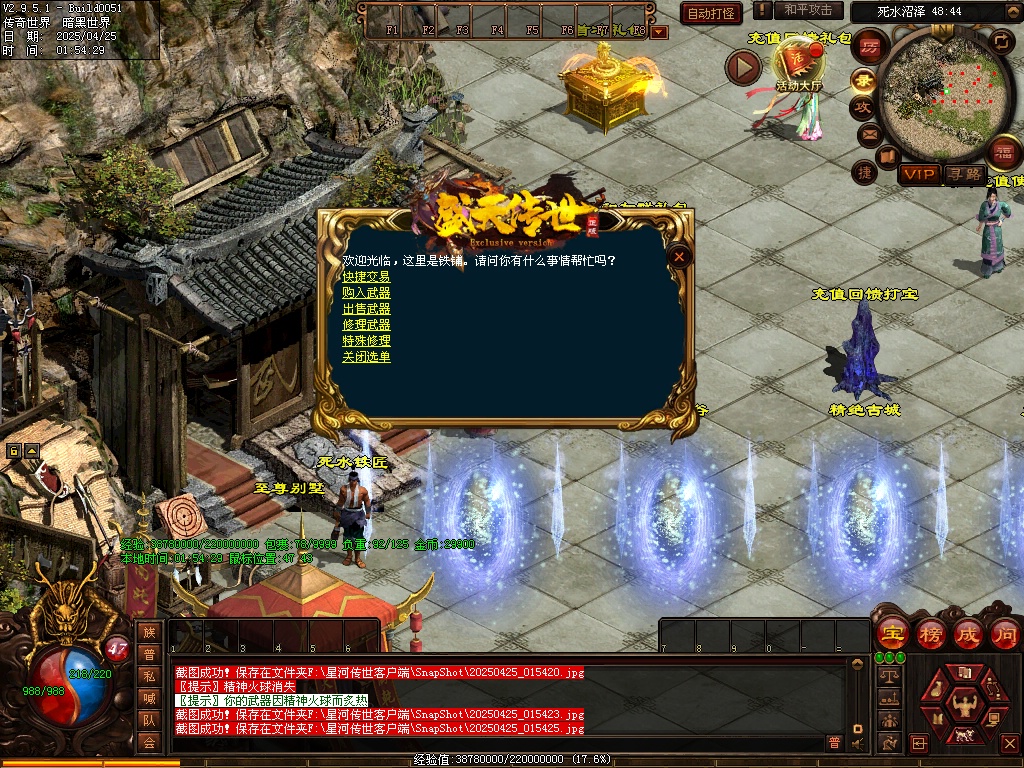Screen dimensions: 1024x768
Task: Close the blacksmith dialogue with the X
Action: click(x=680, y=257)
